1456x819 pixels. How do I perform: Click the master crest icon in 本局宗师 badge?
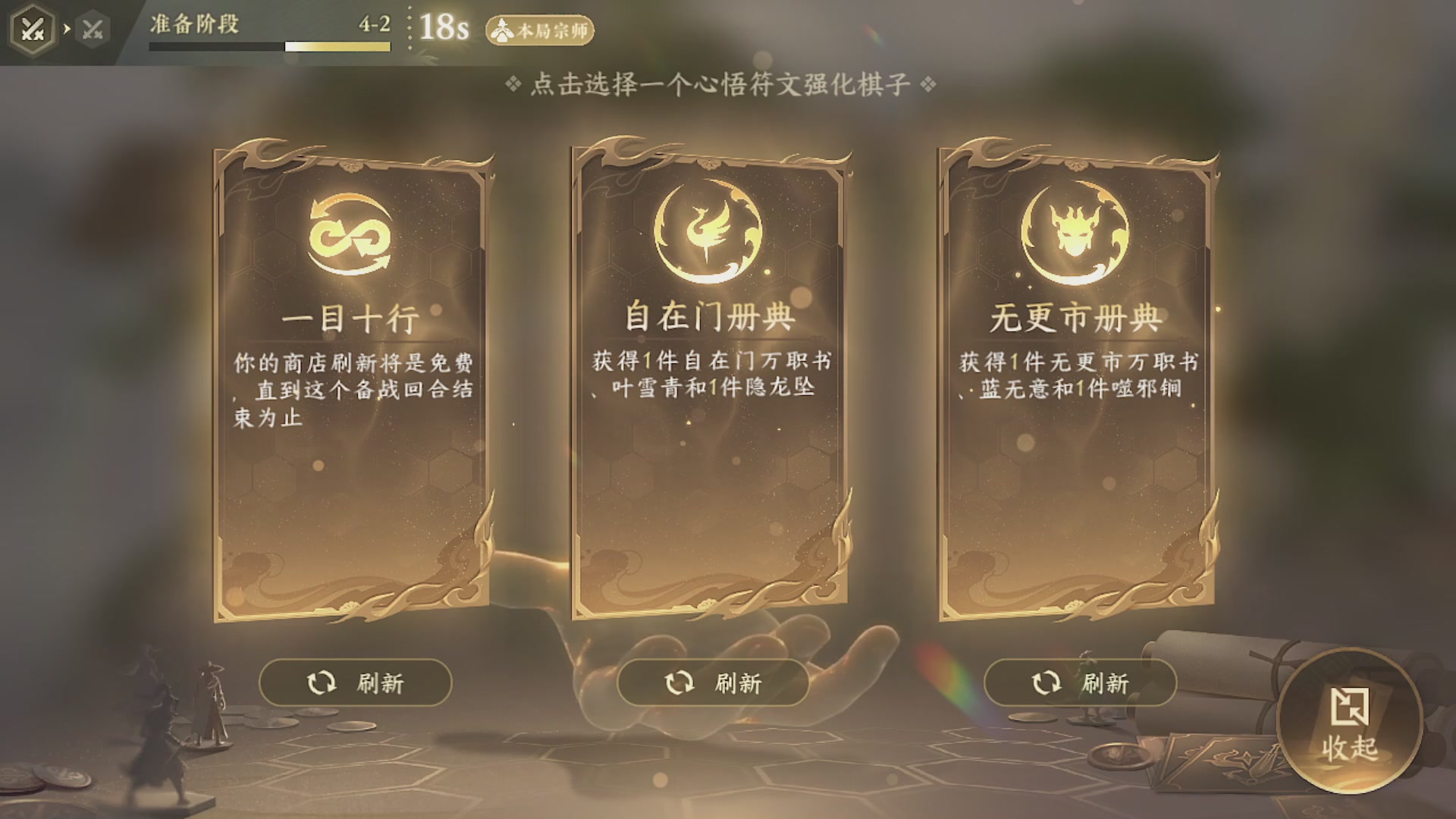click(x=503, y=31)
